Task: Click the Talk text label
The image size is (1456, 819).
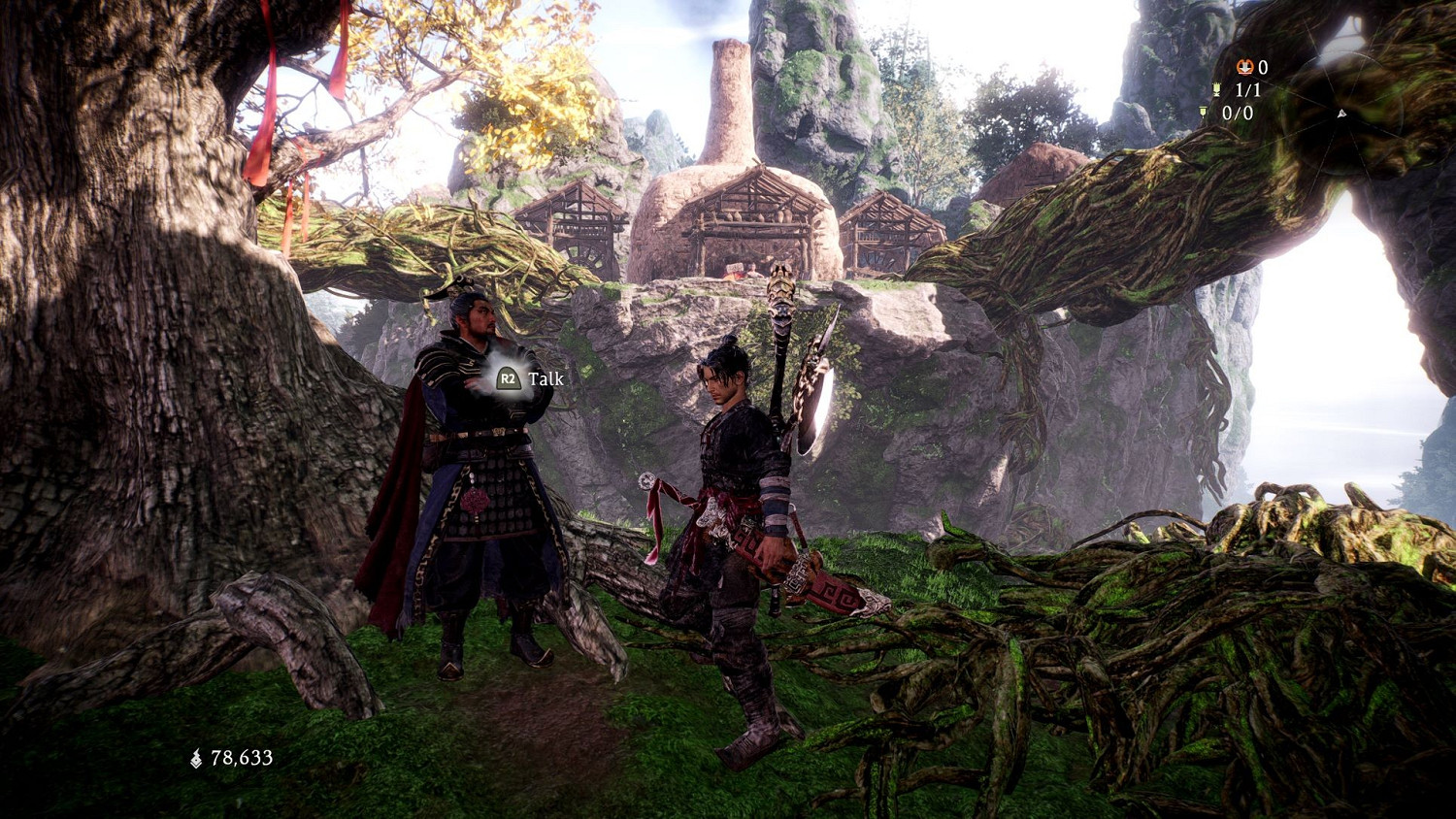Action: [x=547, y=378]
